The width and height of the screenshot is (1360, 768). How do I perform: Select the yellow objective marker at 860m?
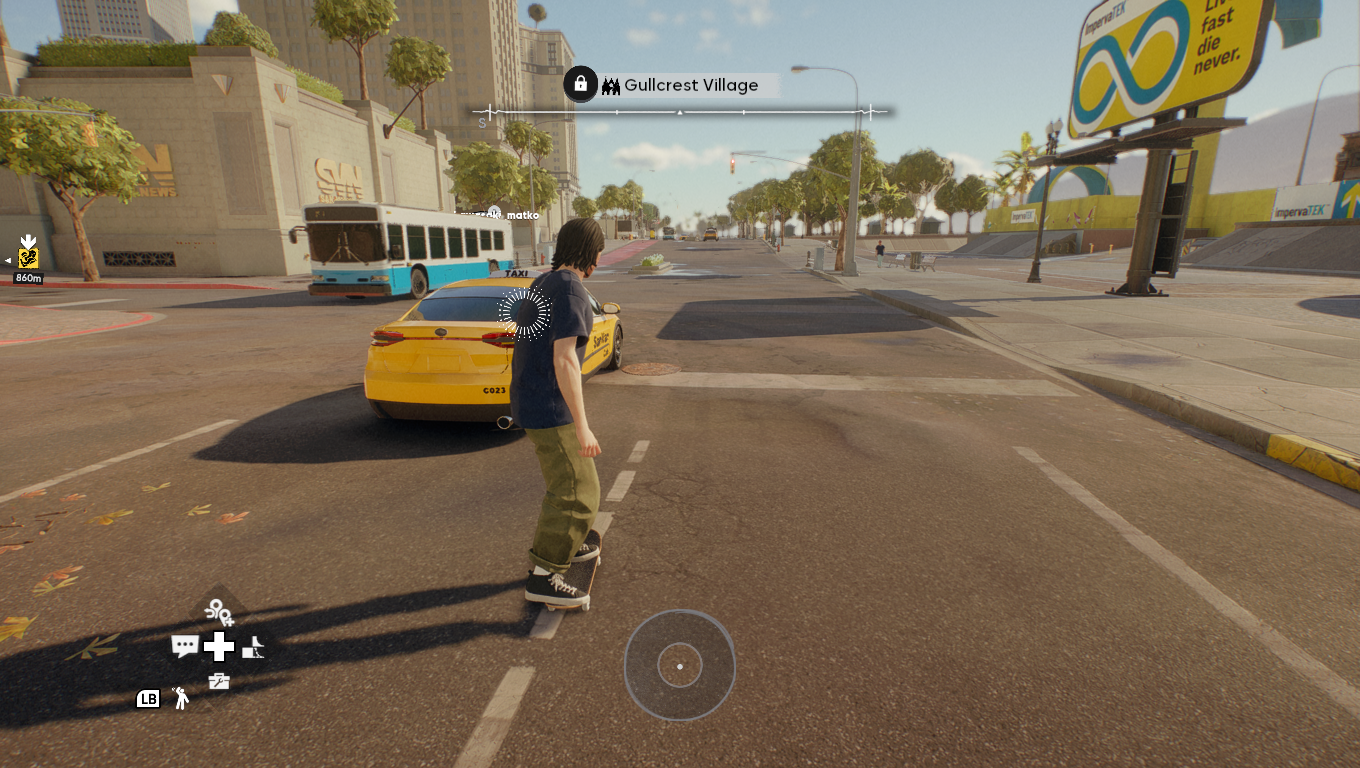point(28,257)
